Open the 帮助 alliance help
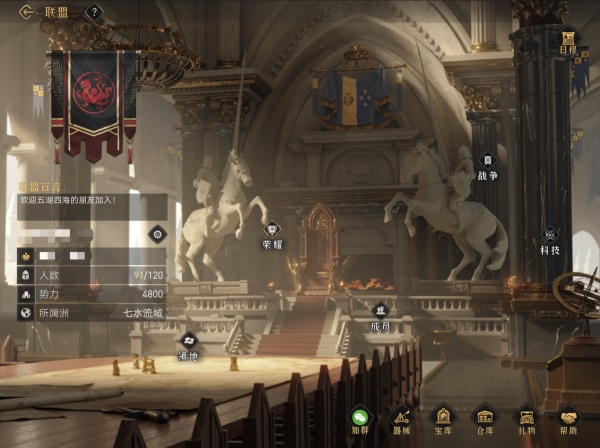Viewport: 600px width, 448px height. pos(568,420)
